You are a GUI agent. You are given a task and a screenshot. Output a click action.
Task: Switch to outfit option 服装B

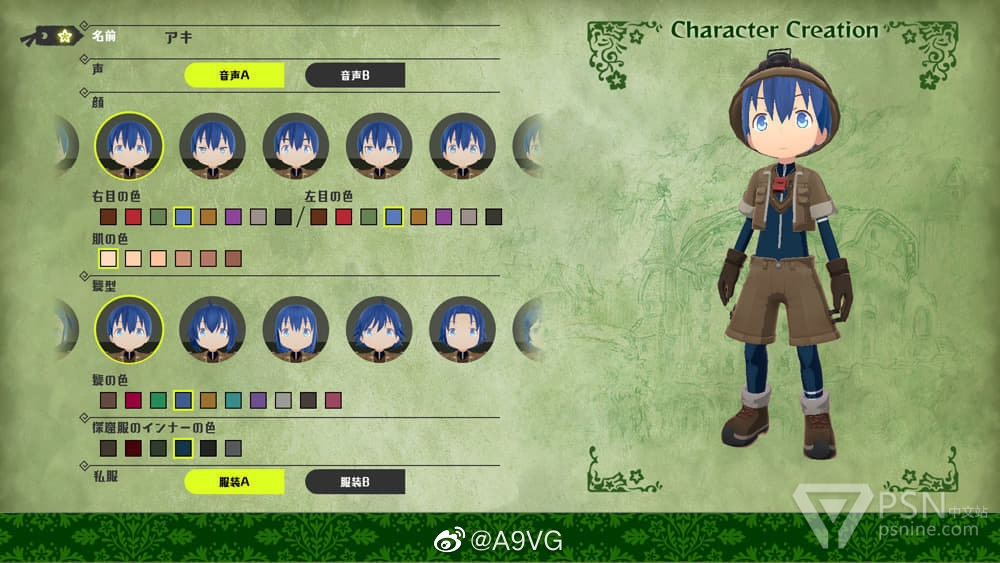point(355,482)
